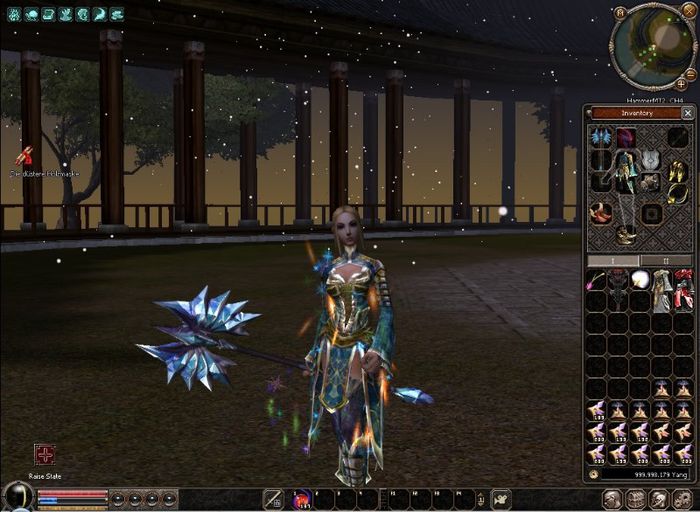Click the Yang money display icon
This screenshot has height=512, width=700.
pos(594,474)
